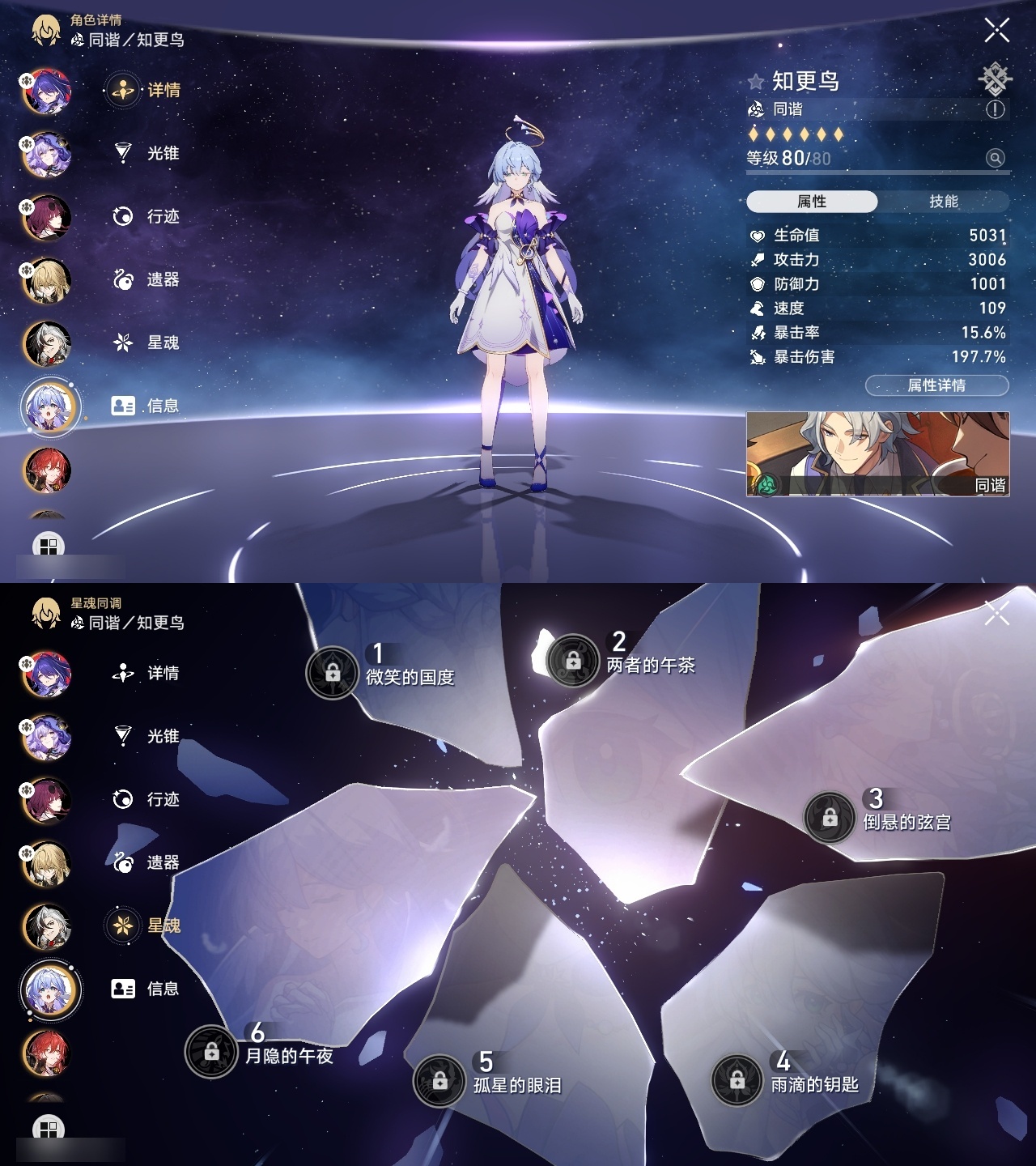Click the lock on eidolon 6 月隐的午夜
Viewport: 1036px width, 1166px height.
pos(211,1053)
